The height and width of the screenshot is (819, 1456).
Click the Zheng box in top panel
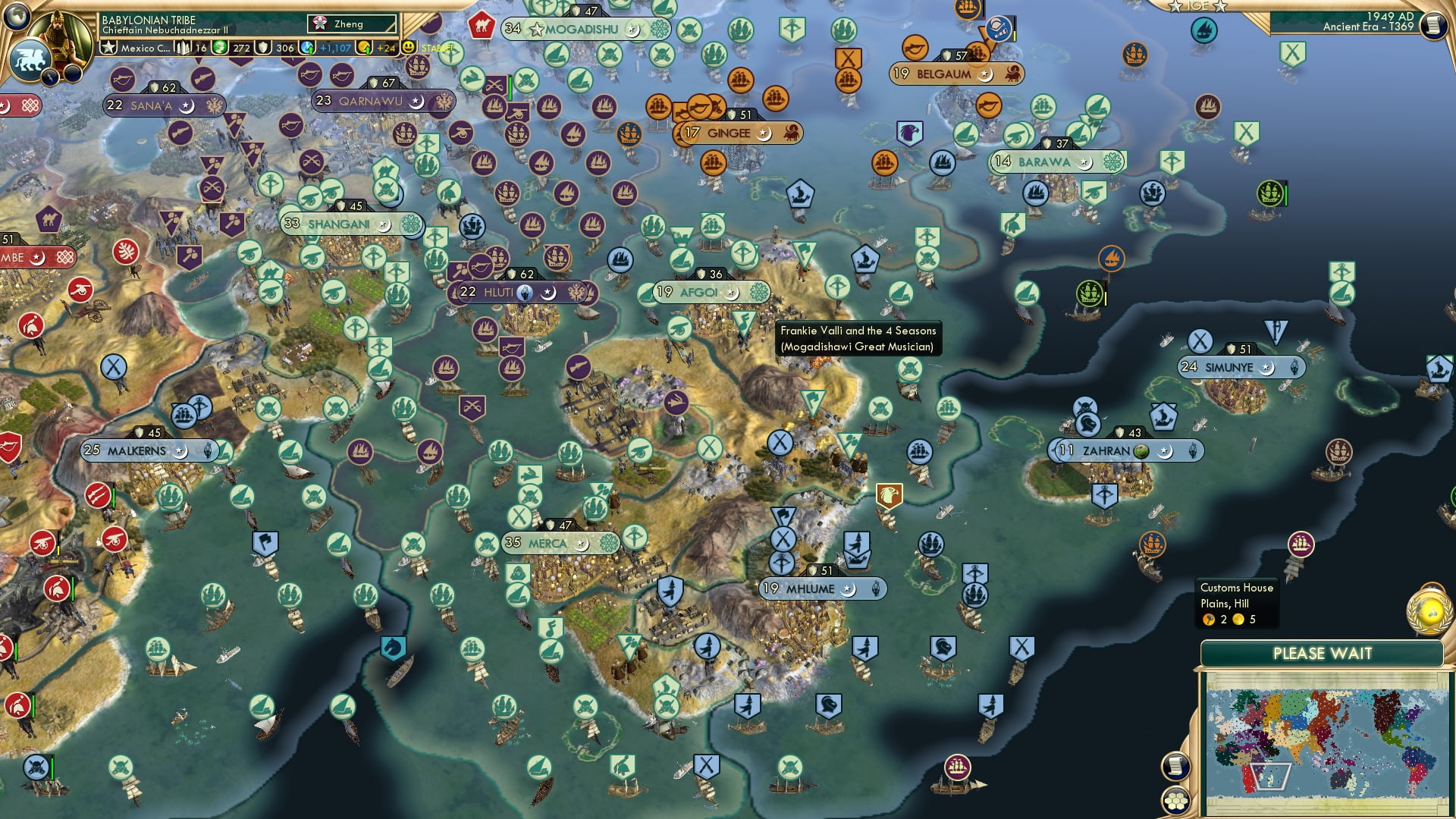pyautogui.click(x=352, y=24)
